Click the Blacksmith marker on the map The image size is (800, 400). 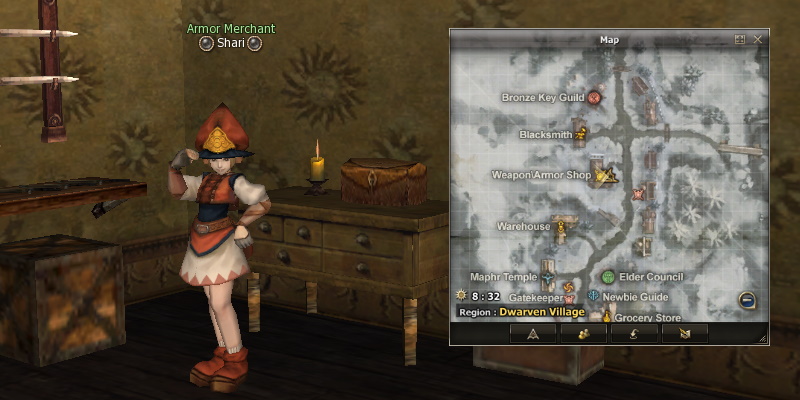[581, 130]
